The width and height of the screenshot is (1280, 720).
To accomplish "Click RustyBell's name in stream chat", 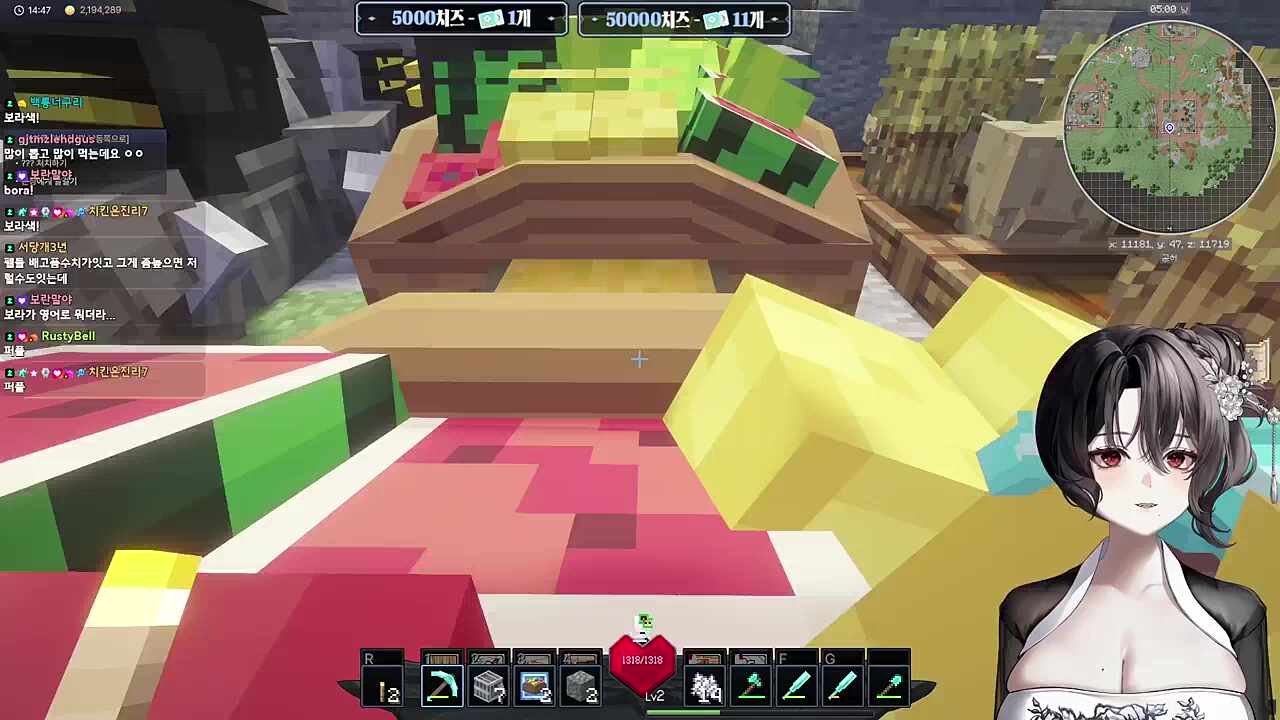I will point(68,336).
